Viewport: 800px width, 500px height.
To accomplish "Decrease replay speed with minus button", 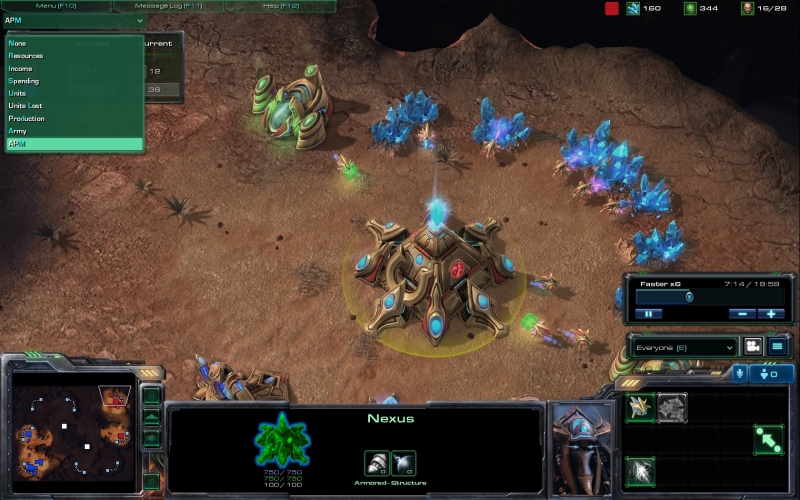I will (741, 313).
